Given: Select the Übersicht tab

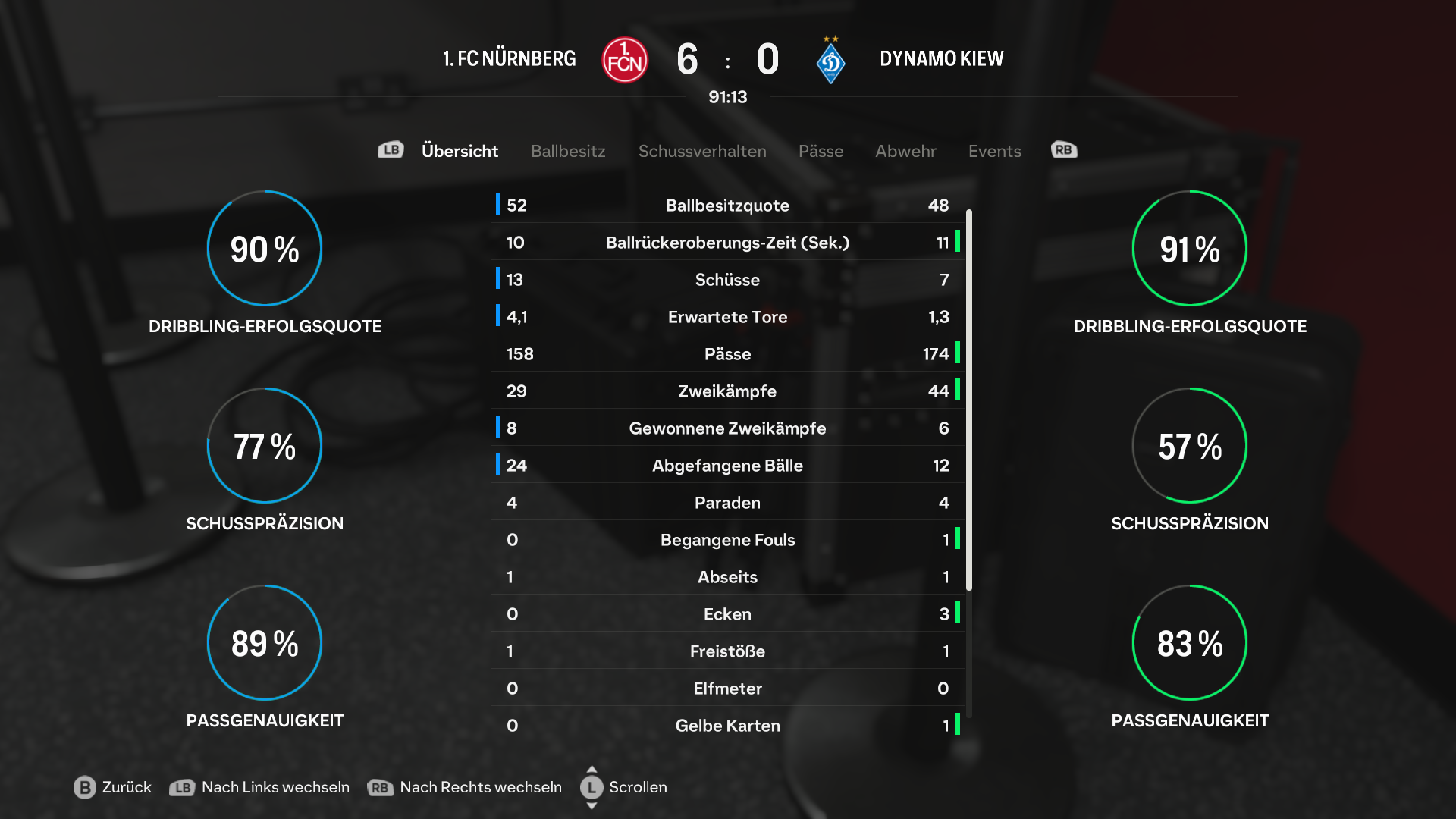Looking at the screenshot, I should coord(460,151).
